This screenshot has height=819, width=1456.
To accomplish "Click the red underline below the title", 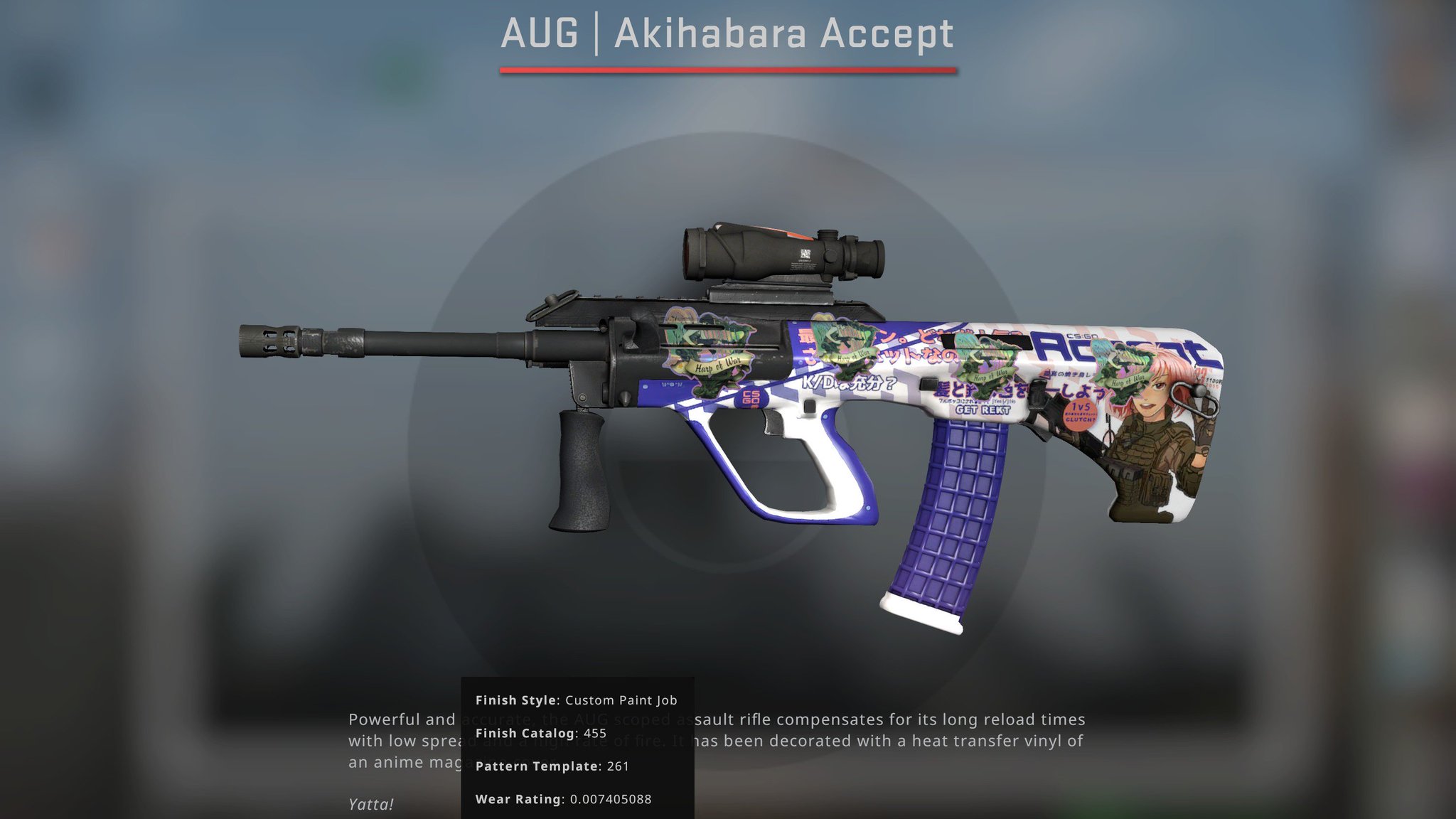I will coord(727,69).
